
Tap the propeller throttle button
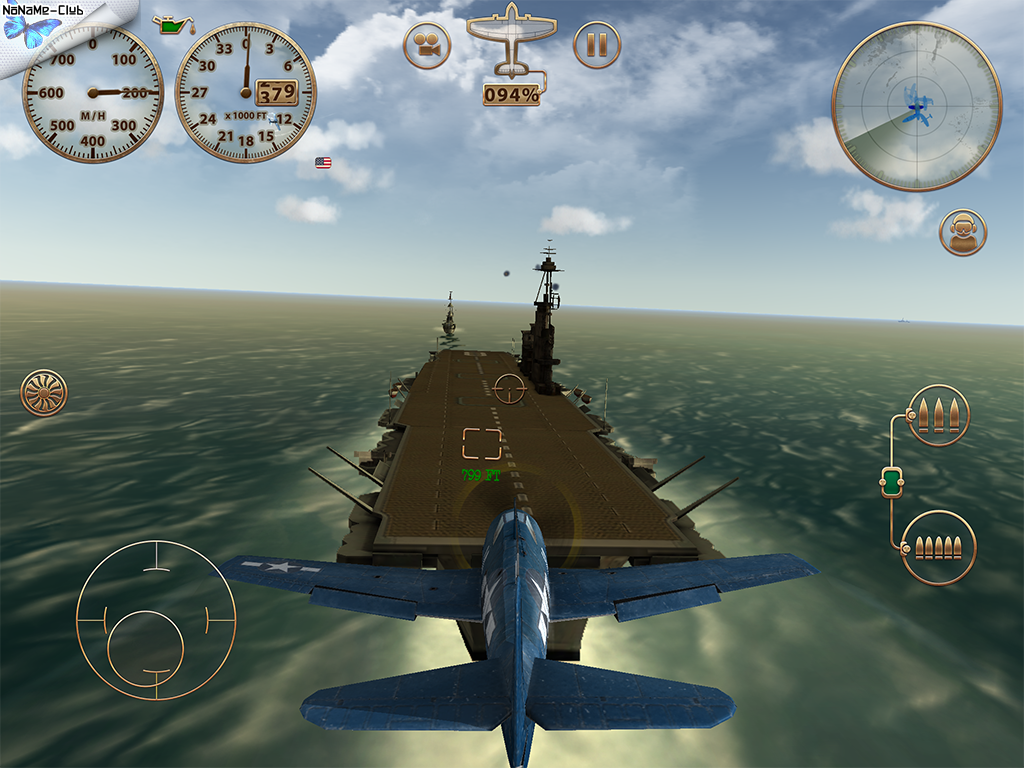tap(44, 392)
